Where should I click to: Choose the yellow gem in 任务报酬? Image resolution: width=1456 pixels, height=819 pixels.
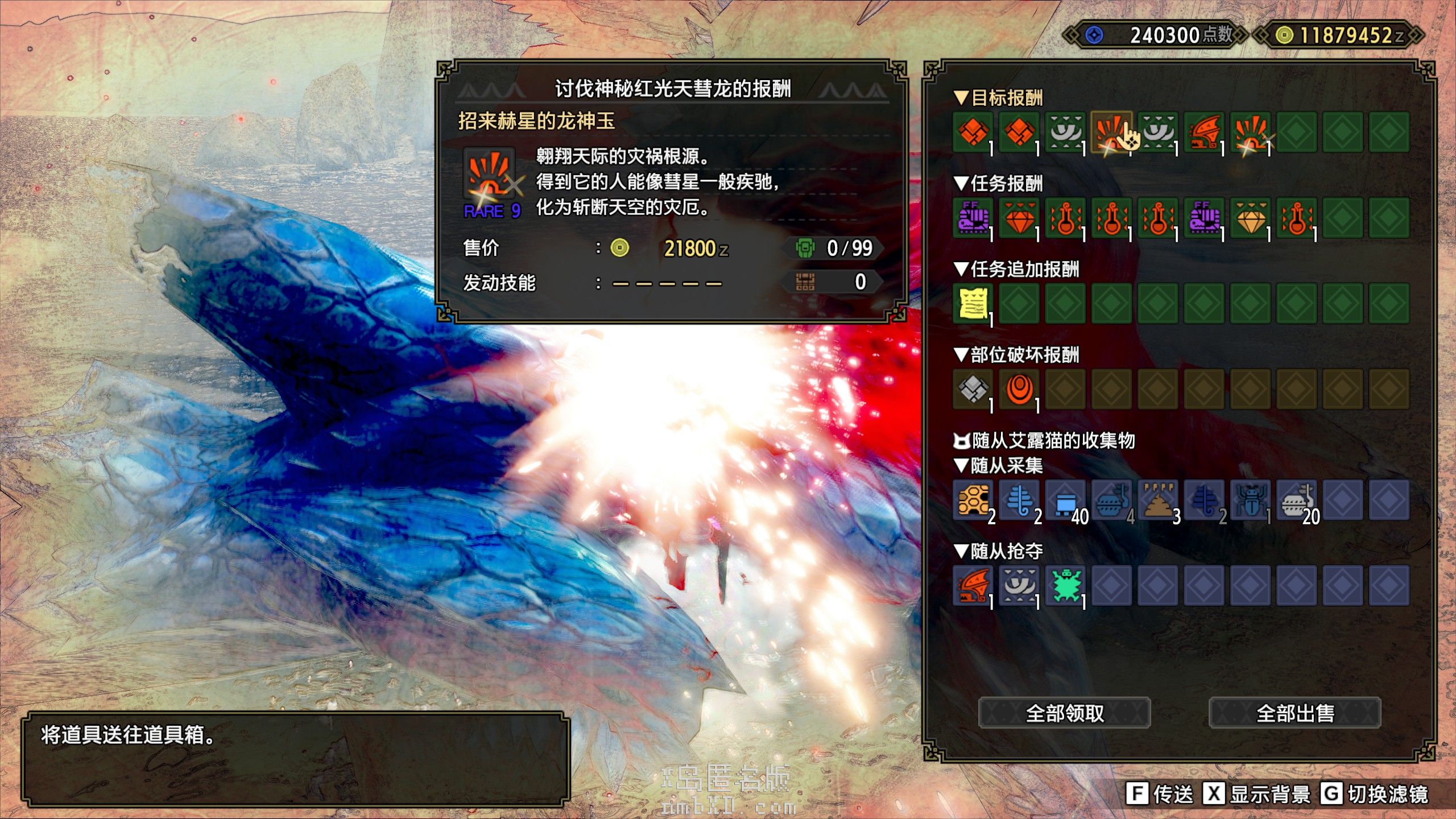click(1251, 218)
